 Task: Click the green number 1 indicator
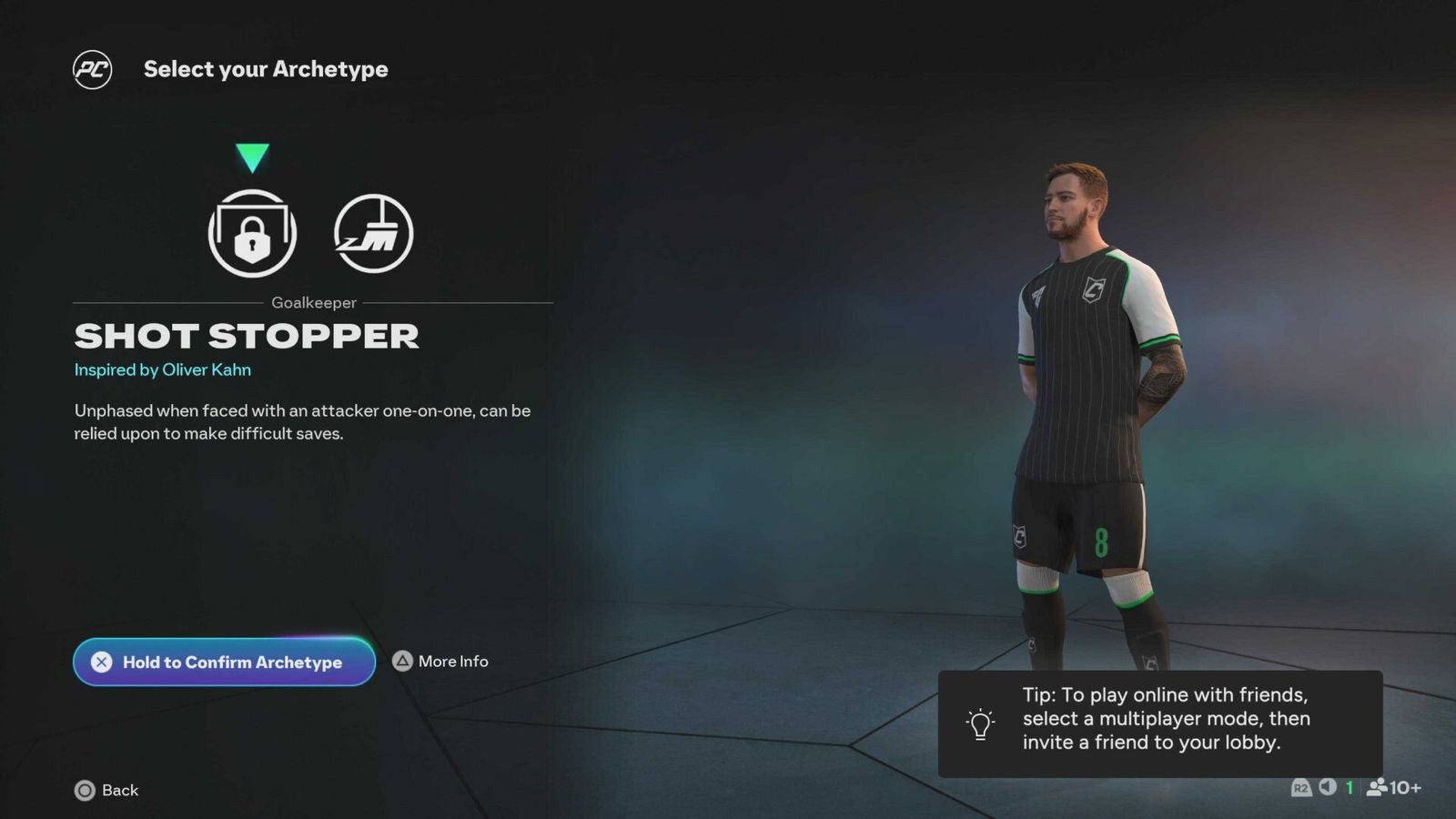(1349, 789)
